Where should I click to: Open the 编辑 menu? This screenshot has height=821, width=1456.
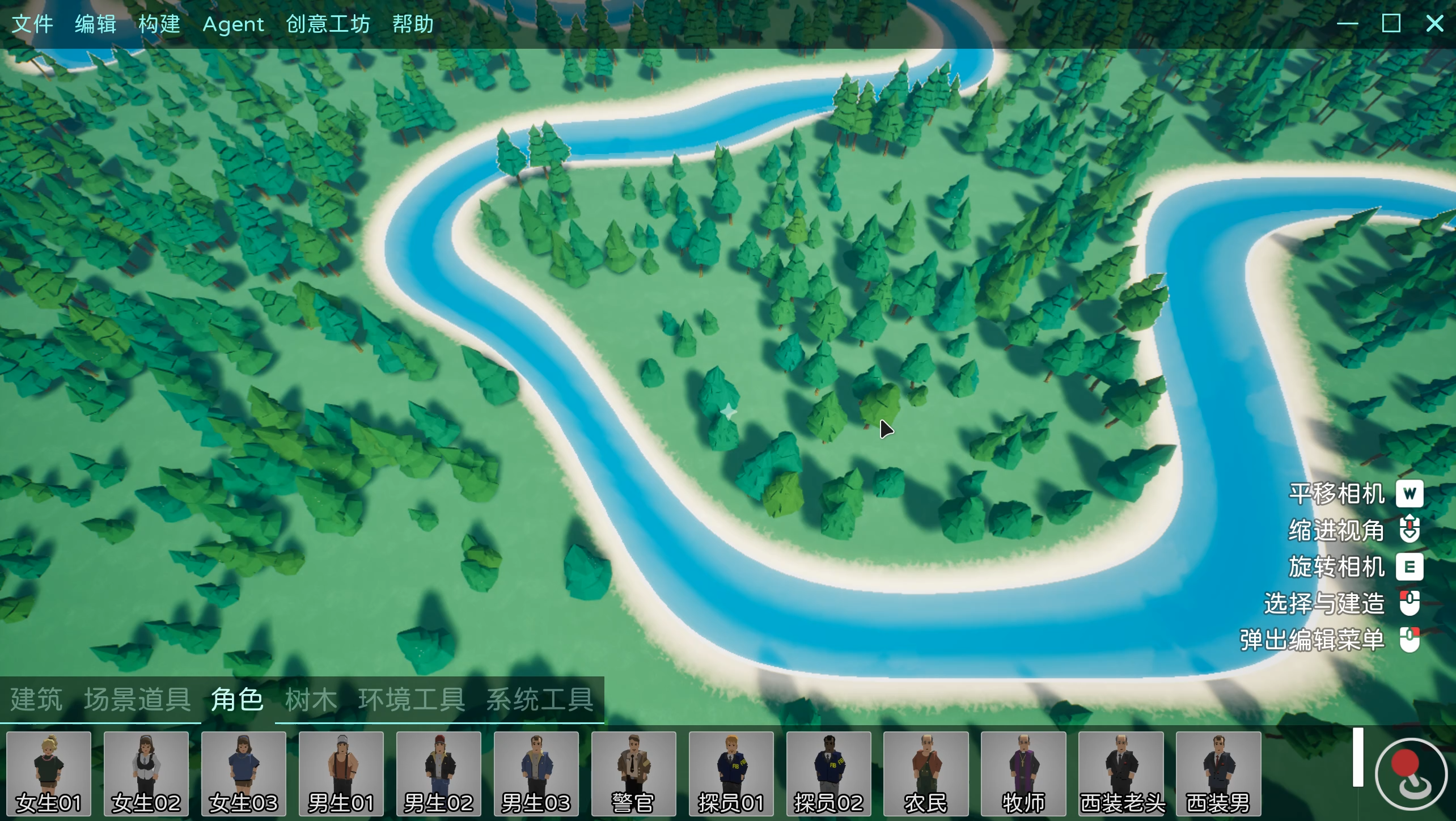[95, 24]
